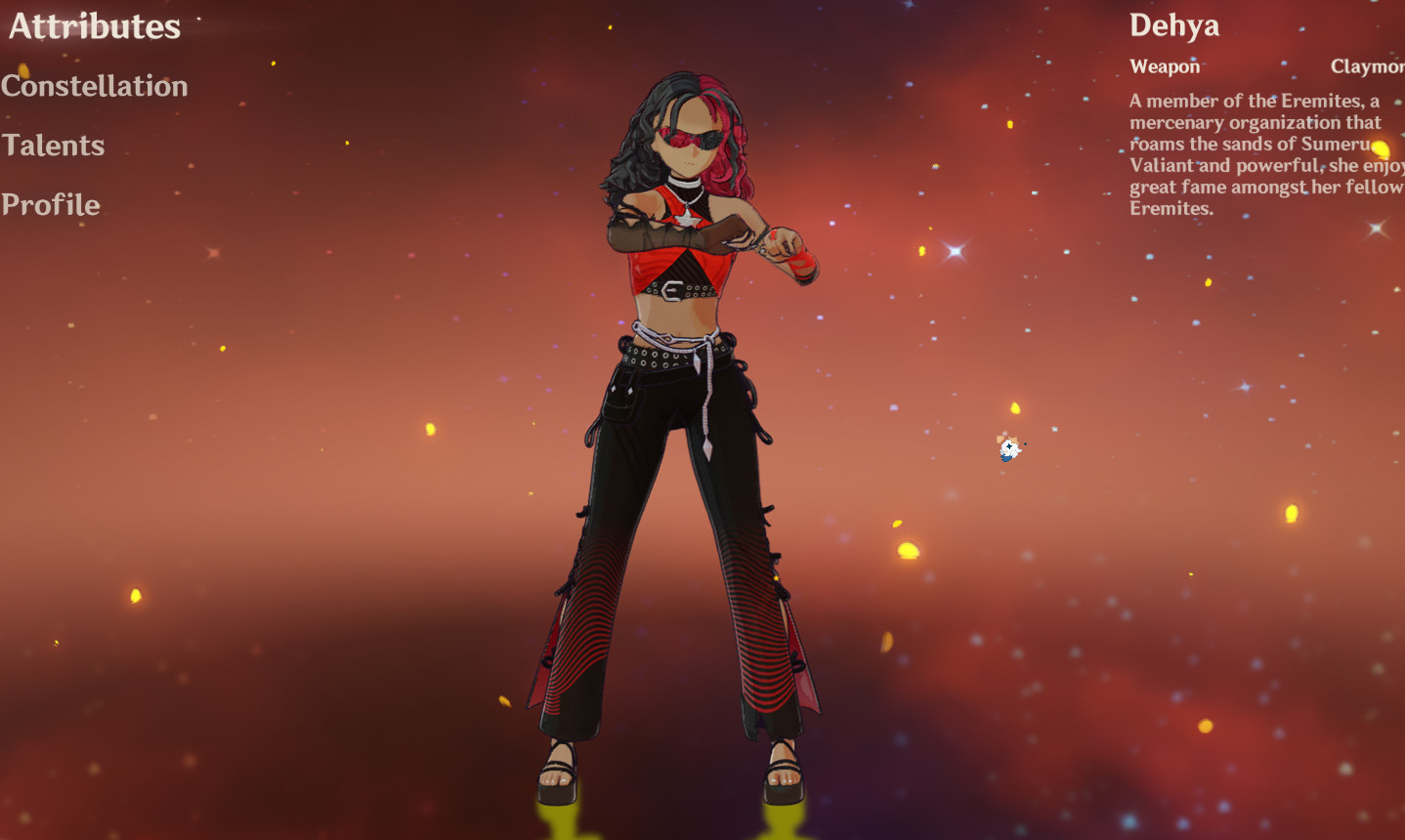Screen dimensions: 1405x840
Task: Open the Attributes section
Action: (93, 26)
